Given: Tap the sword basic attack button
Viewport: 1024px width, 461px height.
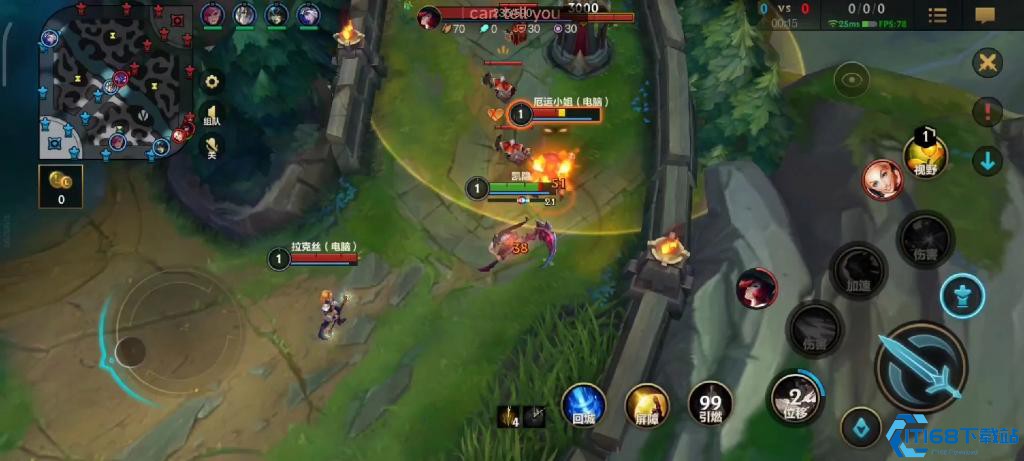Looking at the screenshot, I should pyautogui.click(x=920, y=367).
